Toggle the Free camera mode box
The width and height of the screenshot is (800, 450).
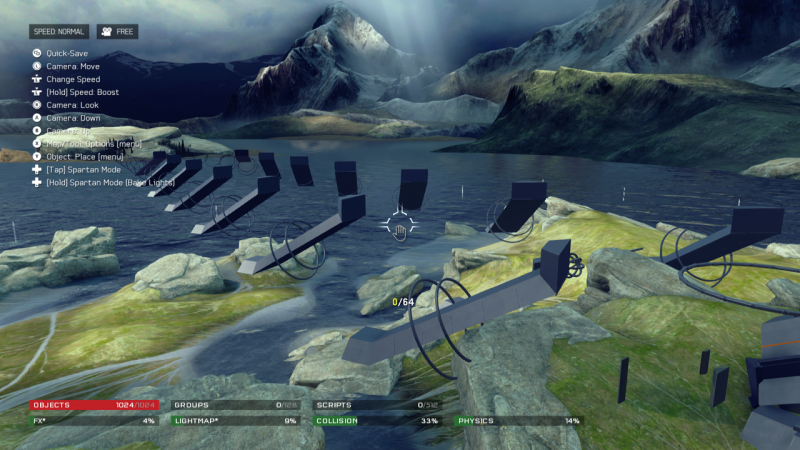coord(117,32)
